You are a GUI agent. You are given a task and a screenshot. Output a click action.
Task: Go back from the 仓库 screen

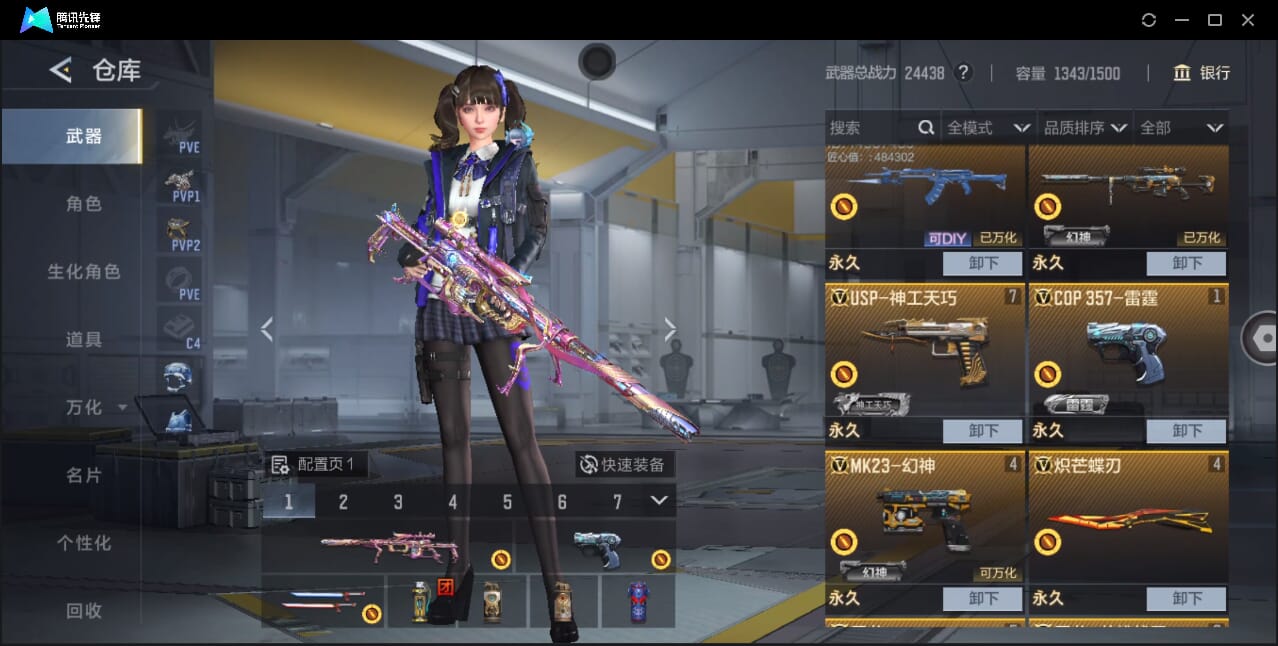(x=61, y=70)
